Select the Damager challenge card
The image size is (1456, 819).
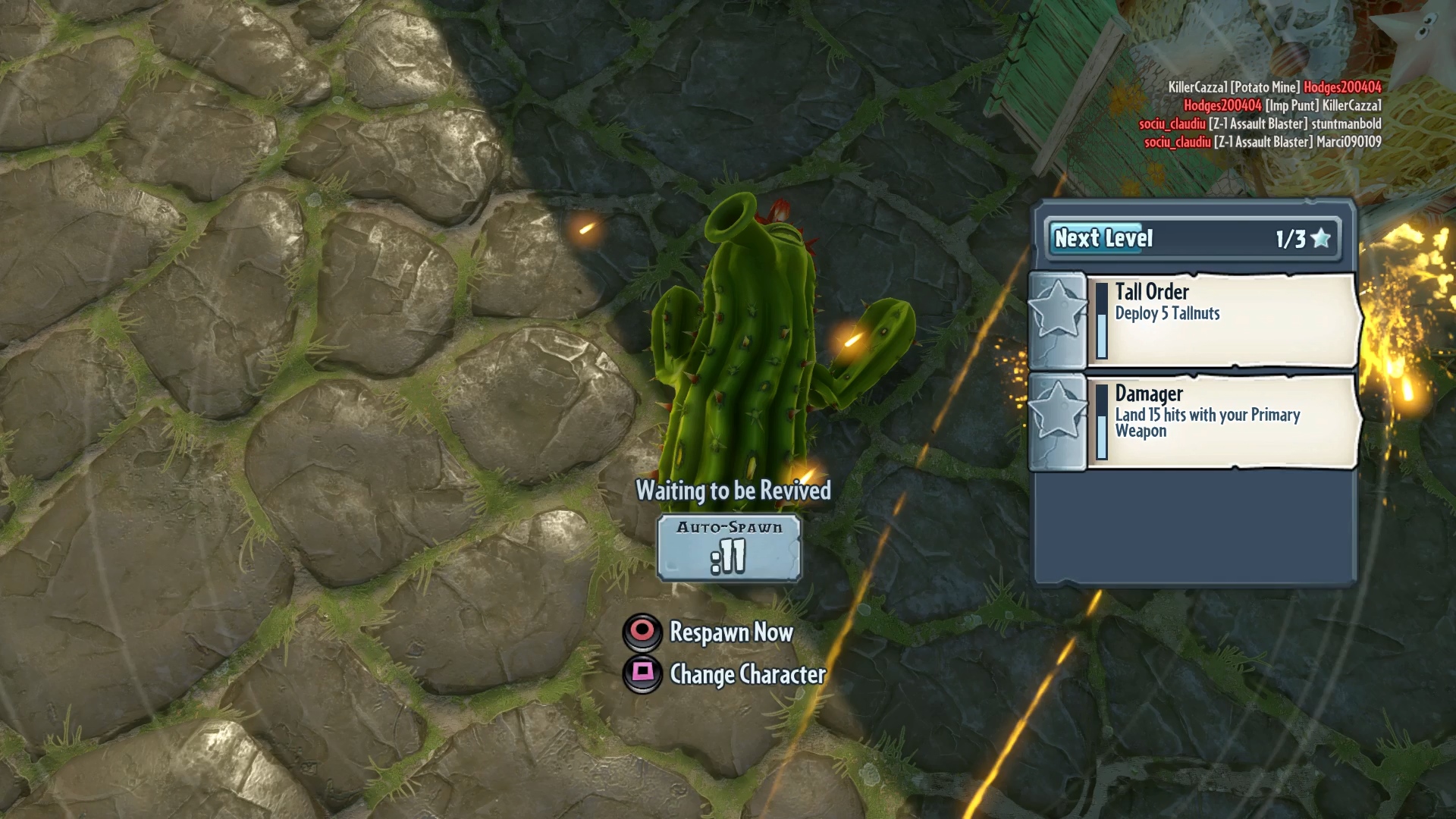(x=1222, y=422)
